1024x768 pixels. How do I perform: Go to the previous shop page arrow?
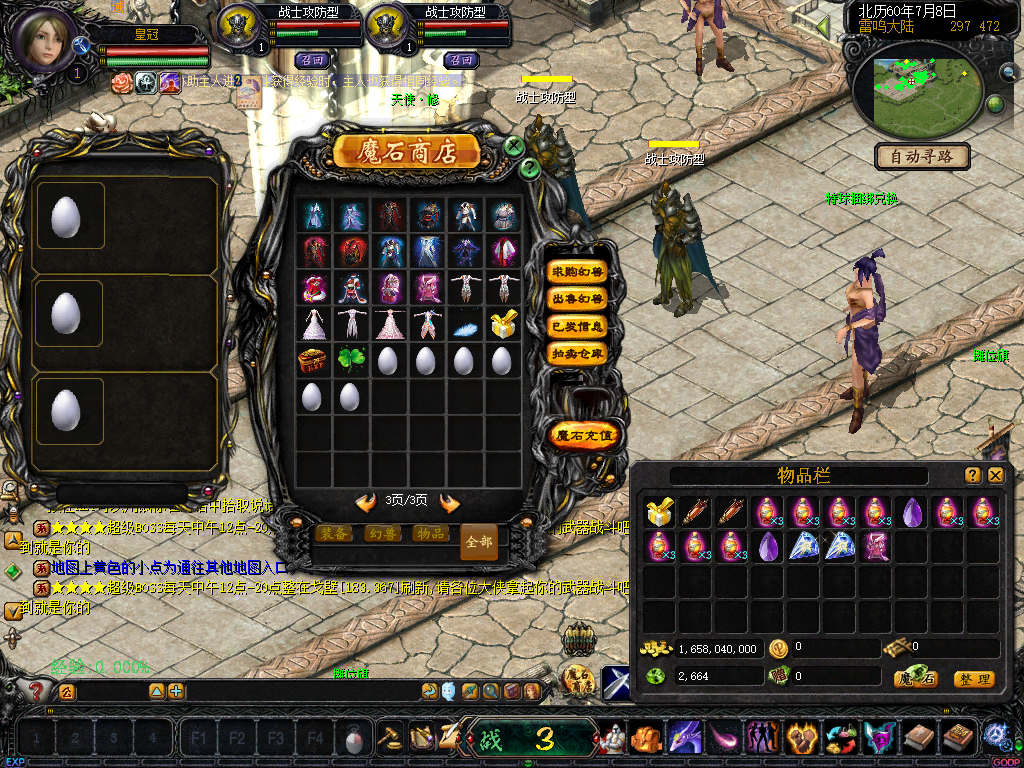366,502
